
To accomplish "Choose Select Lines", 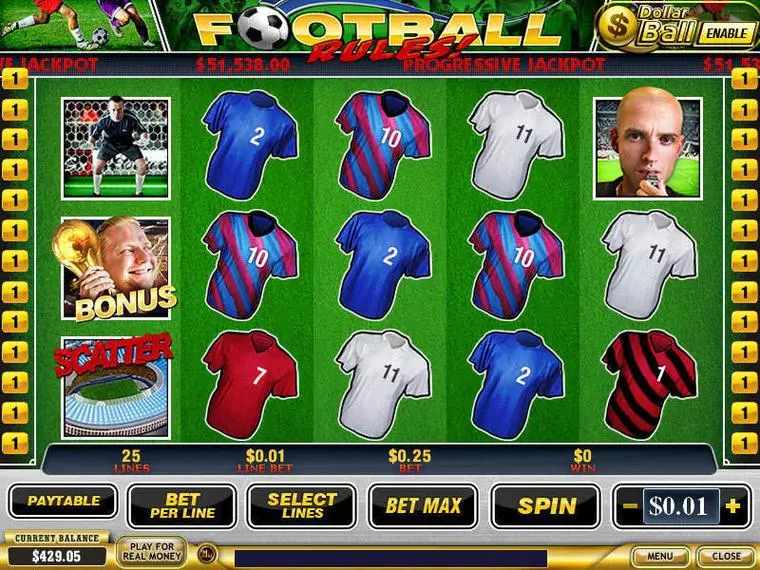I will (x=302, y=506).
